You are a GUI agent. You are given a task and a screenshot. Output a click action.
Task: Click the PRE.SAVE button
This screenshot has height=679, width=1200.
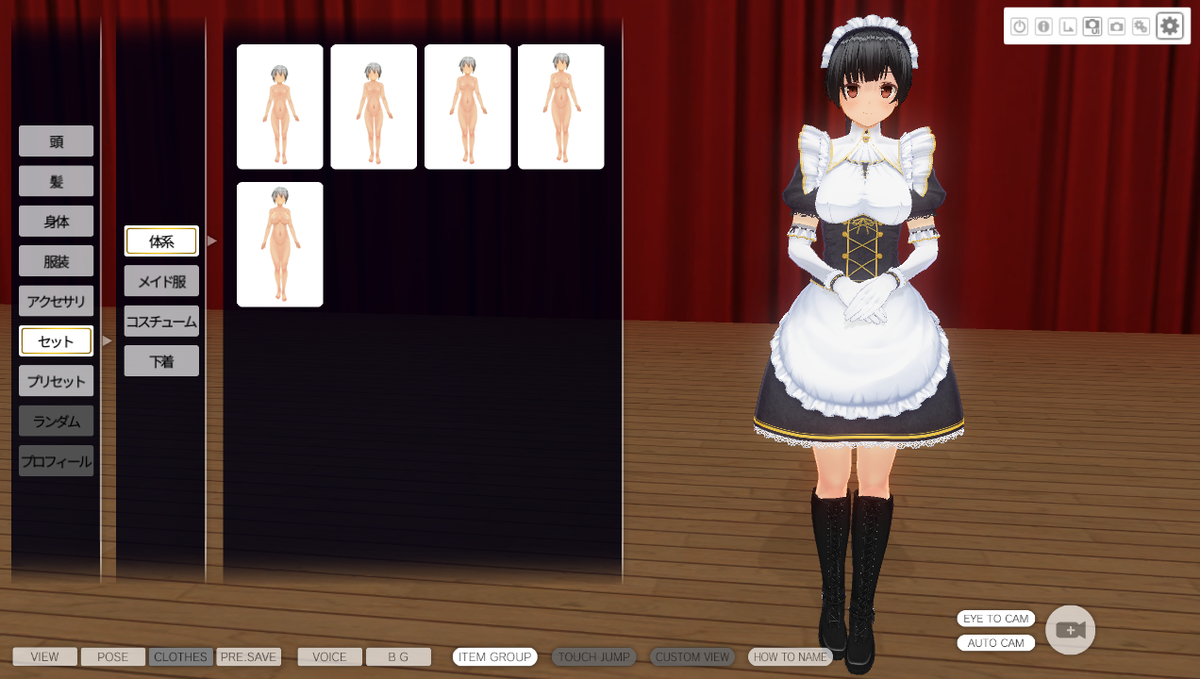(248, 657)
